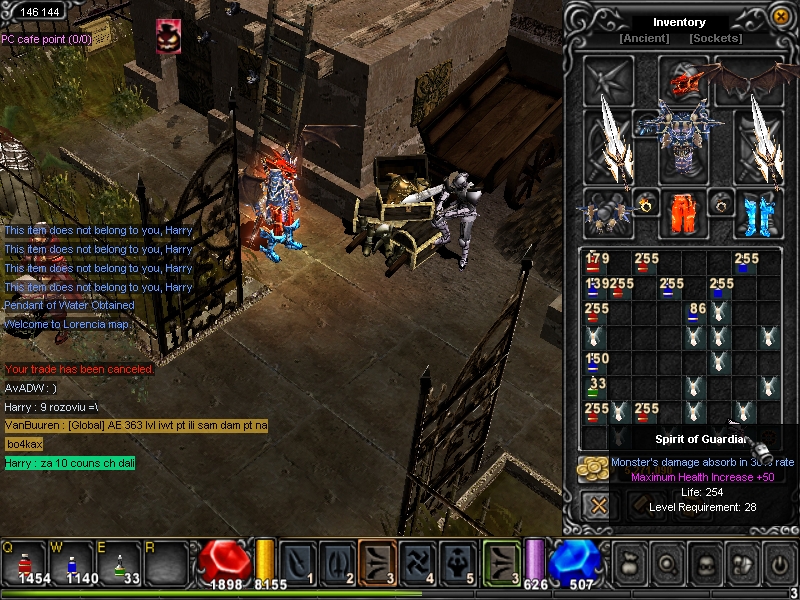Use the Q hotkey red potion slot
The image size is (800, 600).
[x=27, y=563]
